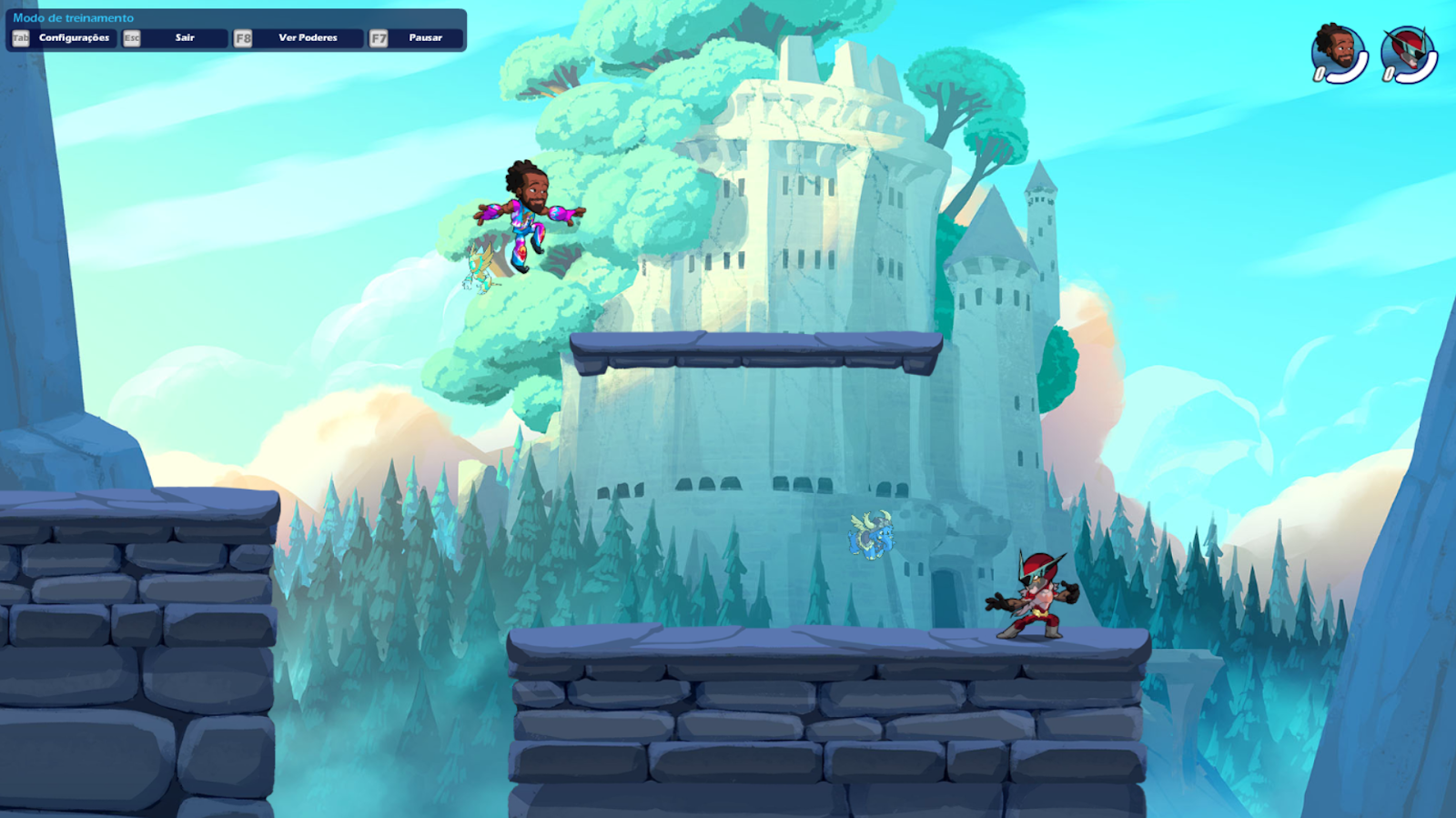Click the Sair exit button
The width and height of the screenshot is (1456, 818).
click(x=185, y=38)
